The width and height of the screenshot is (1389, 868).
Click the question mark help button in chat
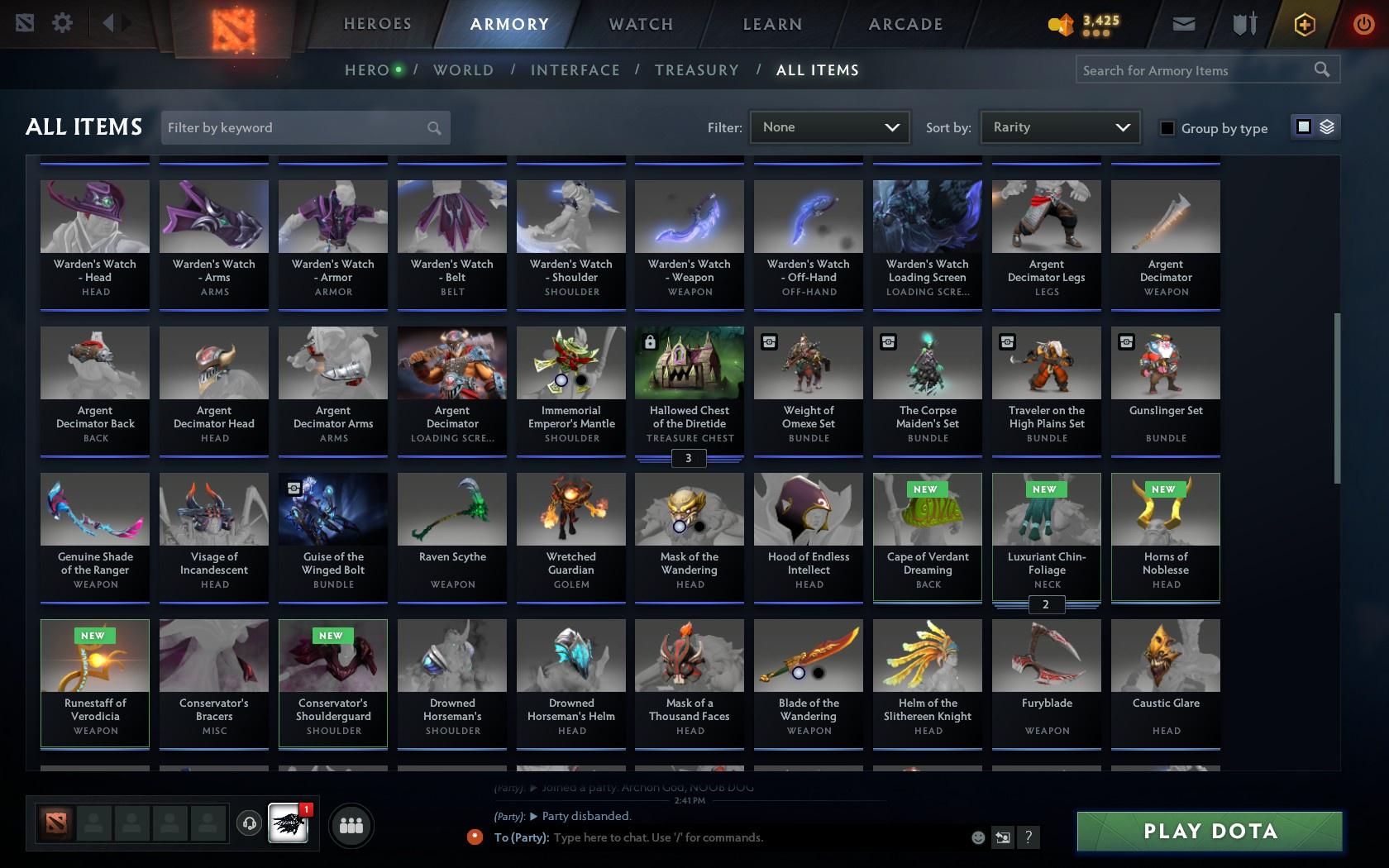pos(1028,837)
